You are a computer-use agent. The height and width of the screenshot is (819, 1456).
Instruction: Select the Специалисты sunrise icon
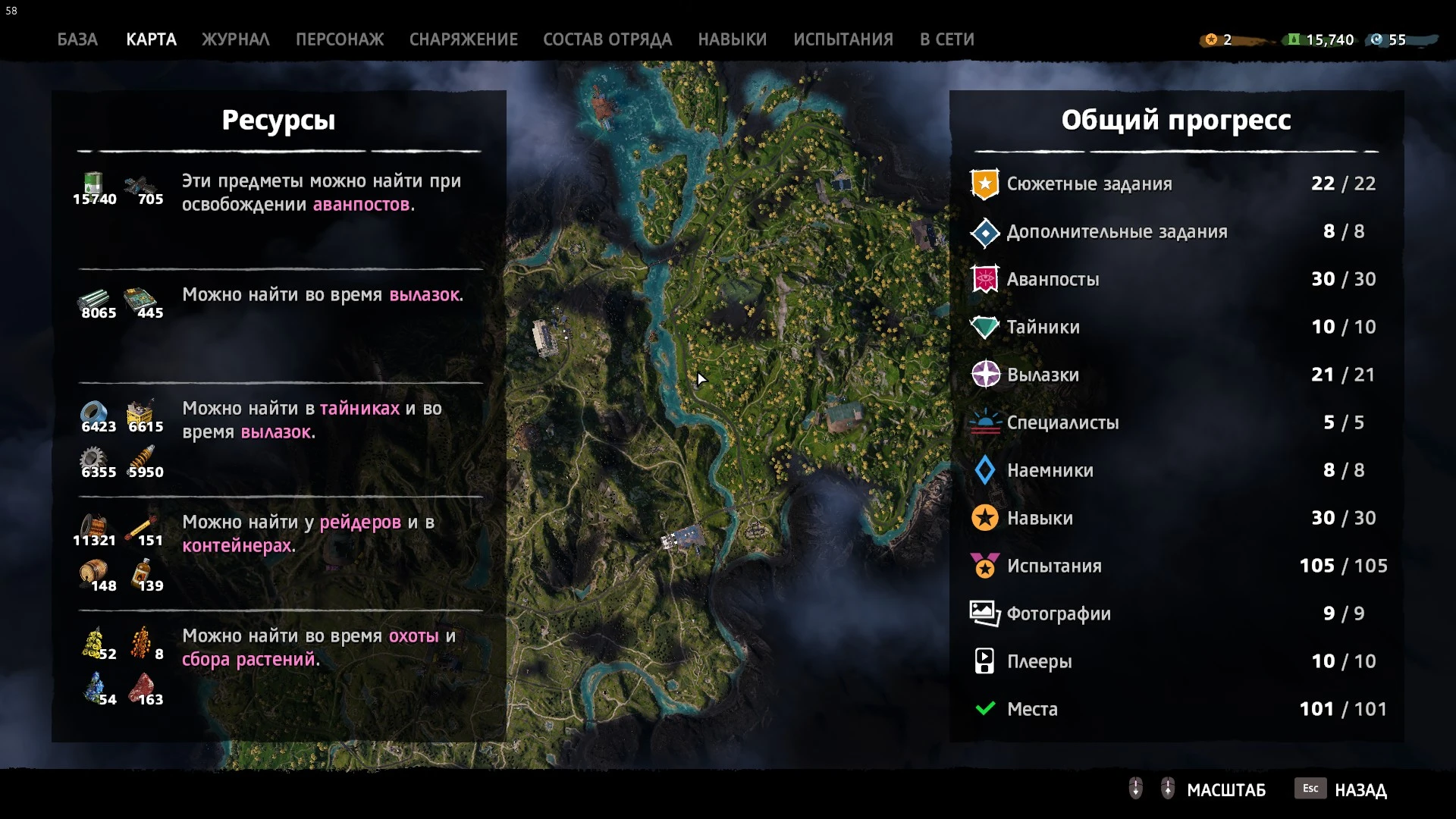click(985, 422)
